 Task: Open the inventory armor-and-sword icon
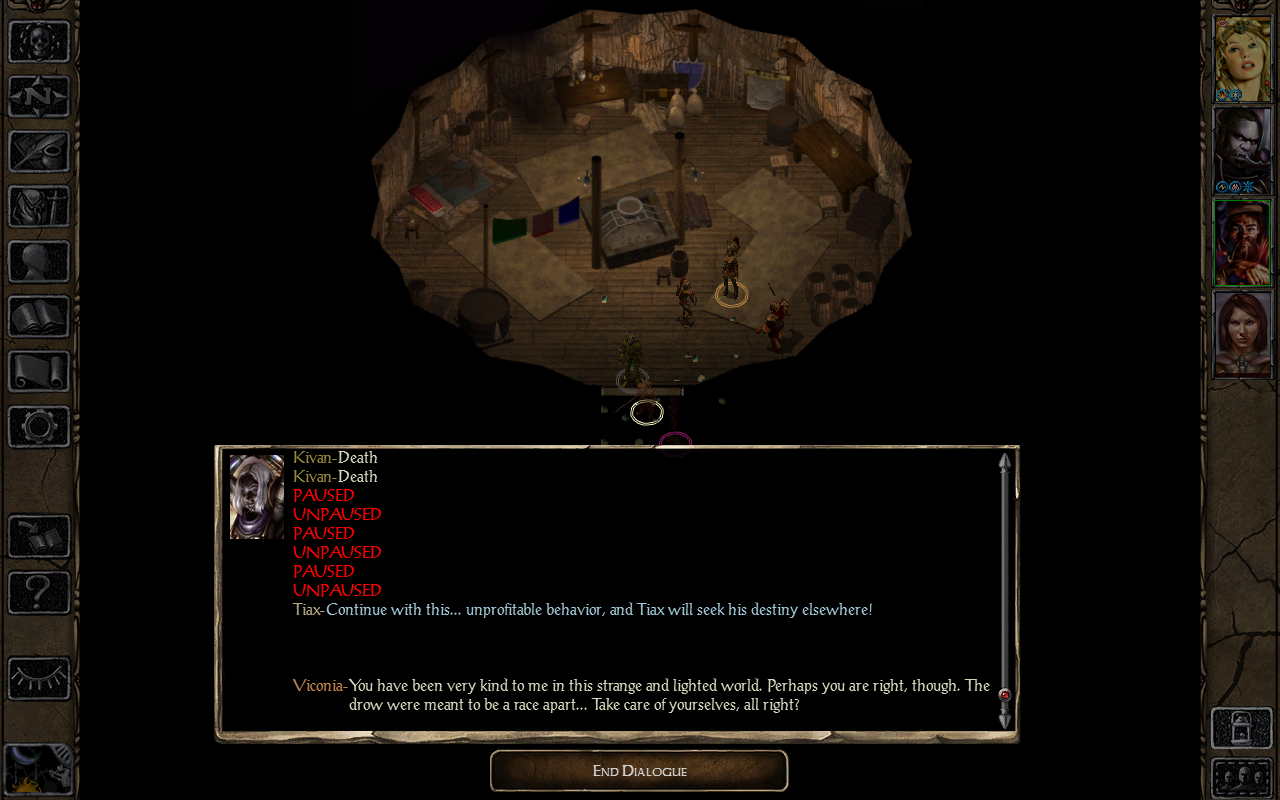coord(39,207)
